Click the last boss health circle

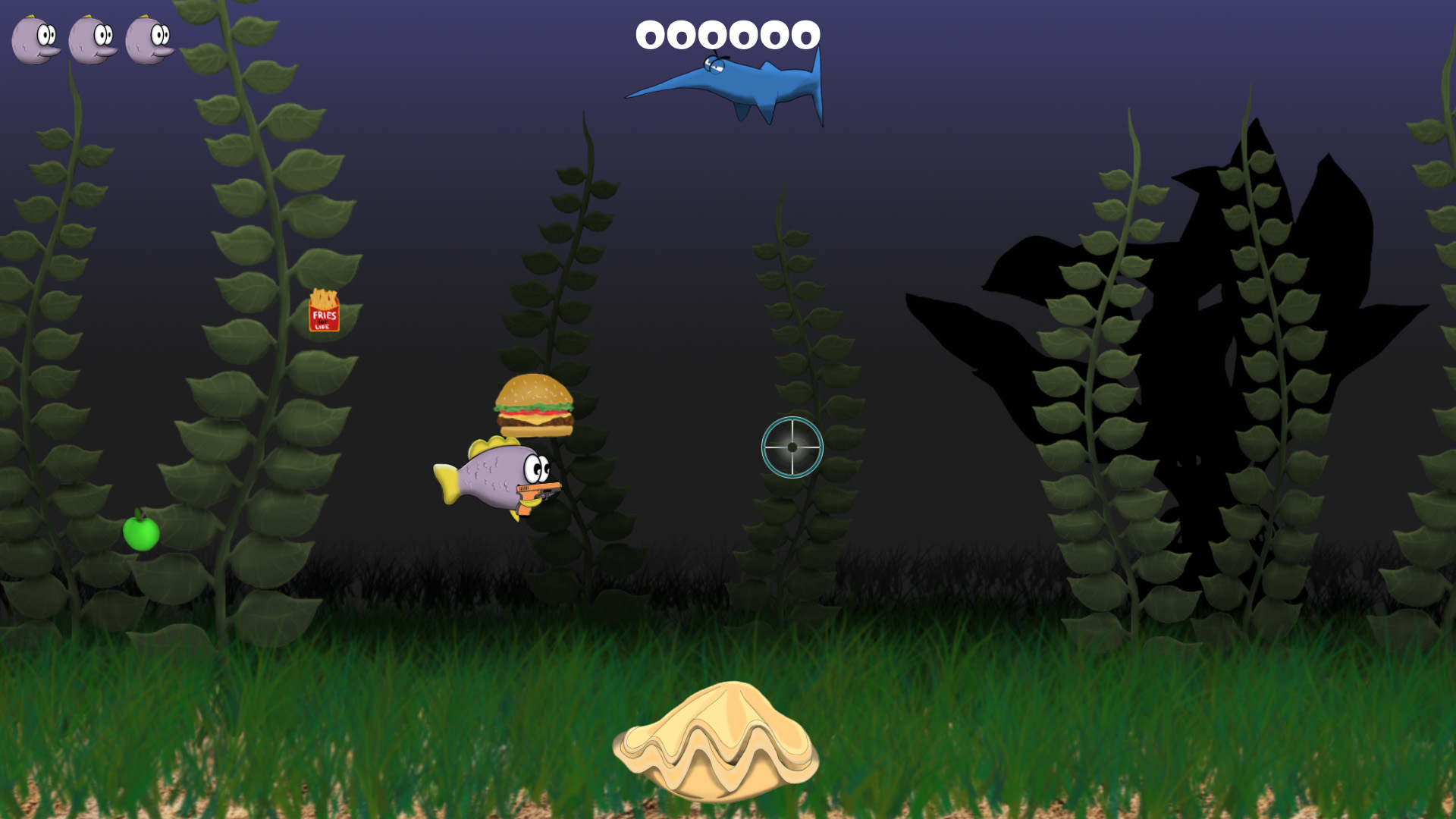[805, 33]
